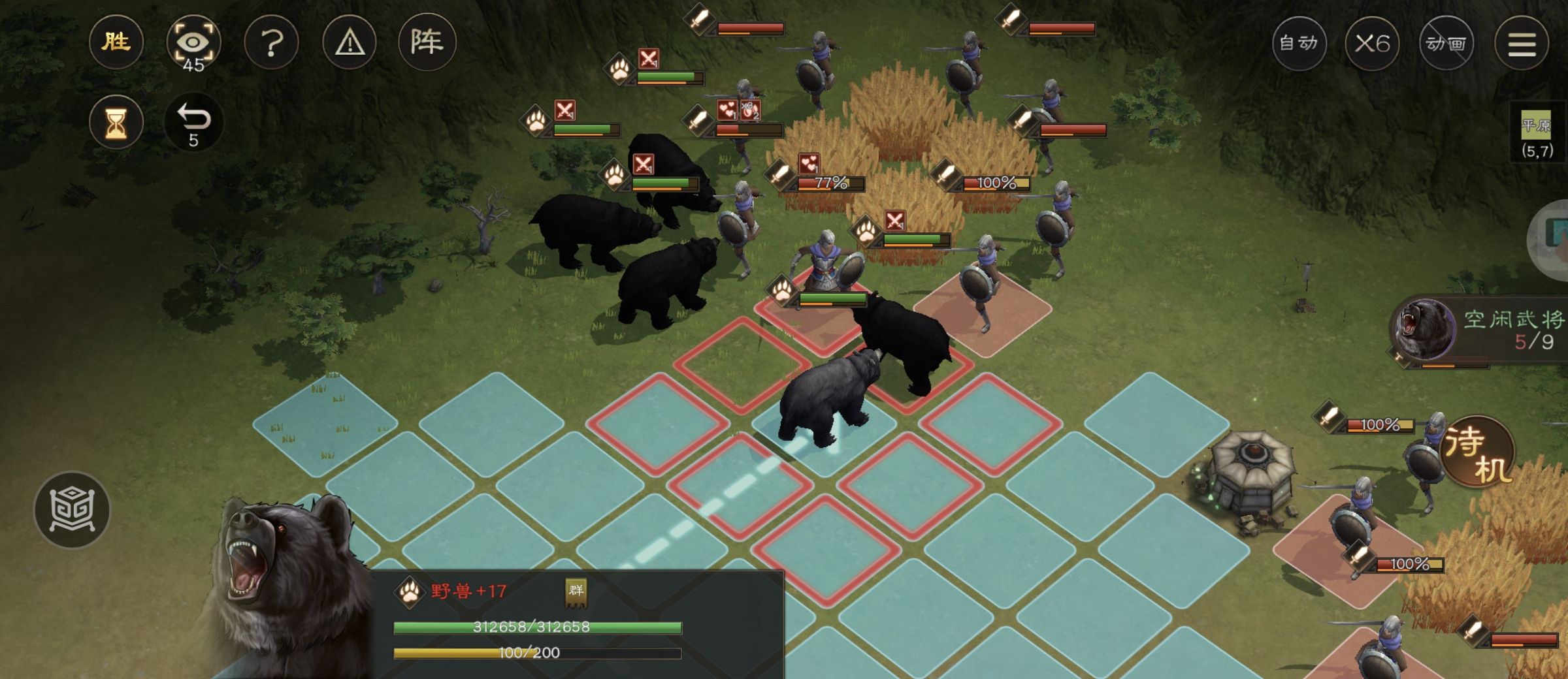Screen dimensions: 1568x679
Task: Click the hourglass end-turn button
Action: click(x=116, y=122)
